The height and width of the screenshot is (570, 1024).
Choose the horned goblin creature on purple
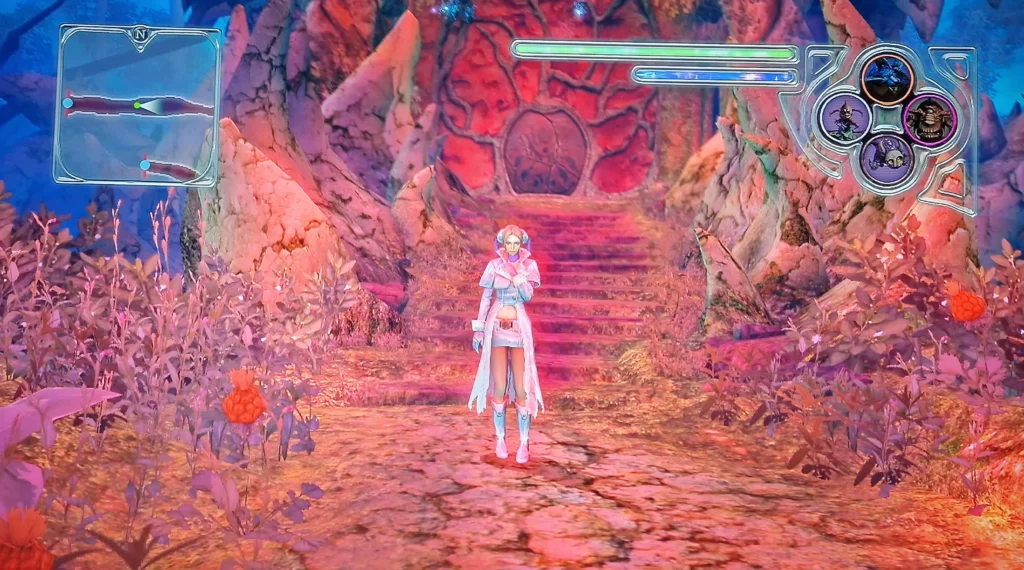tap(845, 118)
